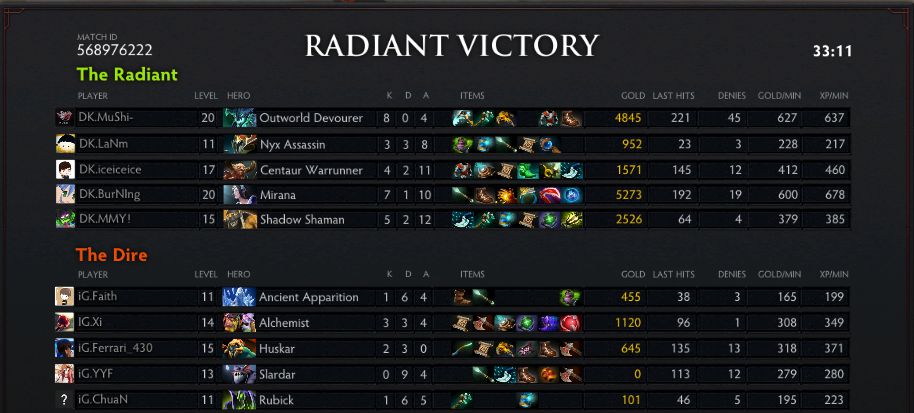Click the Slardar hero portrait
Screen dimensions: 914x413
[239, 374]
